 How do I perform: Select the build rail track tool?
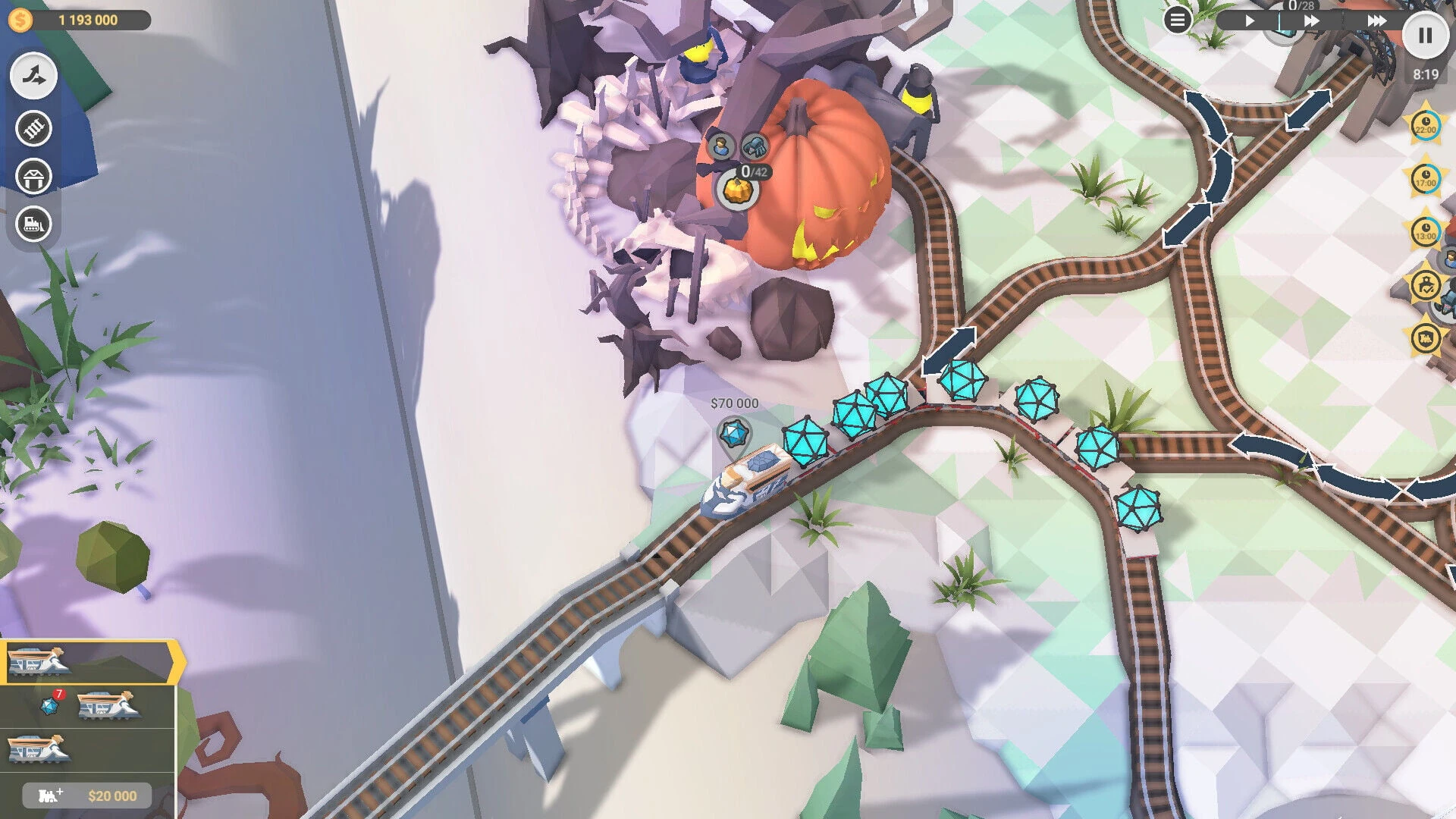[33, 129]
